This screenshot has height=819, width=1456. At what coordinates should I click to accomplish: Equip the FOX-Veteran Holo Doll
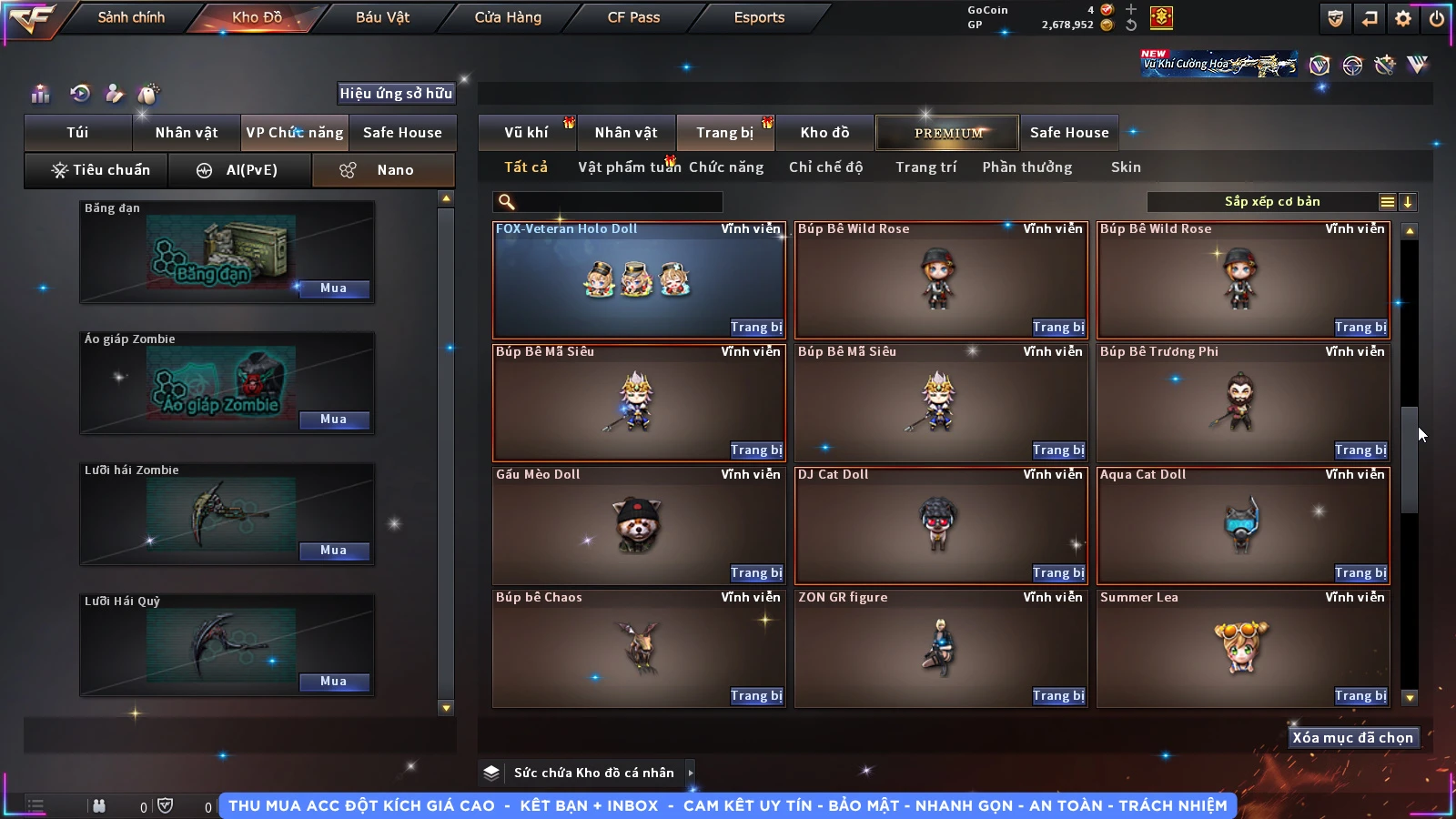pyautogui.click(x=756, y=328)
